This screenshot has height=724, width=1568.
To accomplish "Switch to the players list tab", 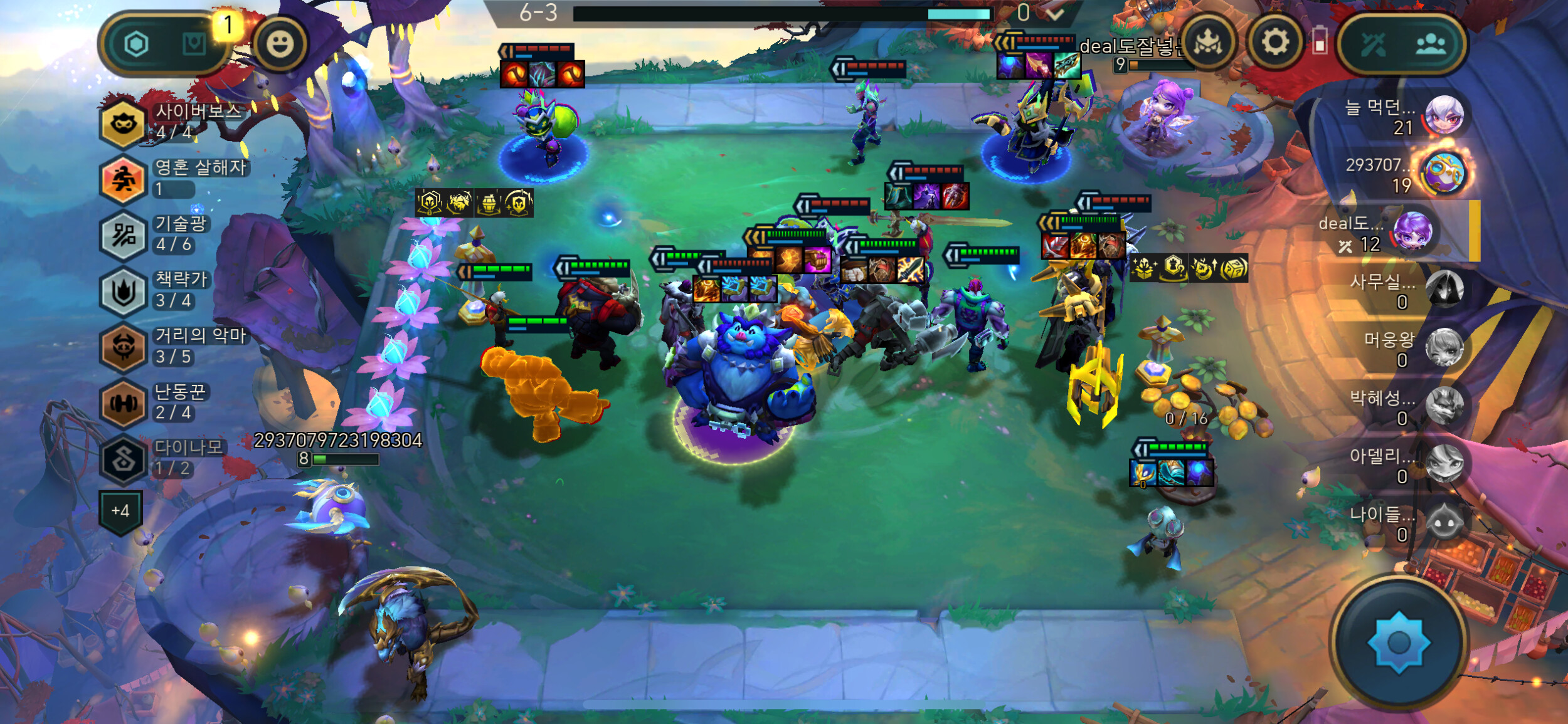I will (x=1431, y=44).
